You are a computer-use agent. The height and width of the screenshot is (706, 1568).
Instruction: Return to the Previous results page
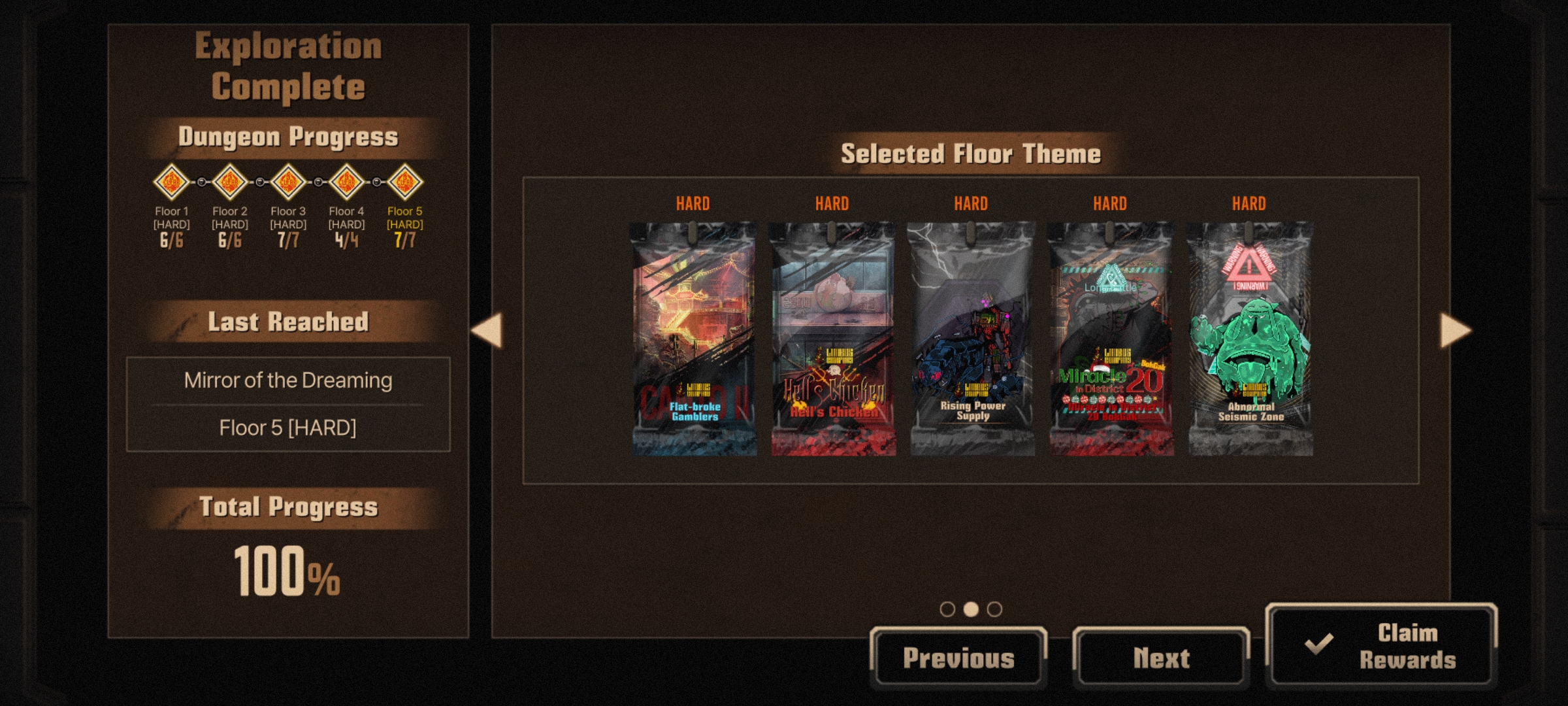(958, 658)
